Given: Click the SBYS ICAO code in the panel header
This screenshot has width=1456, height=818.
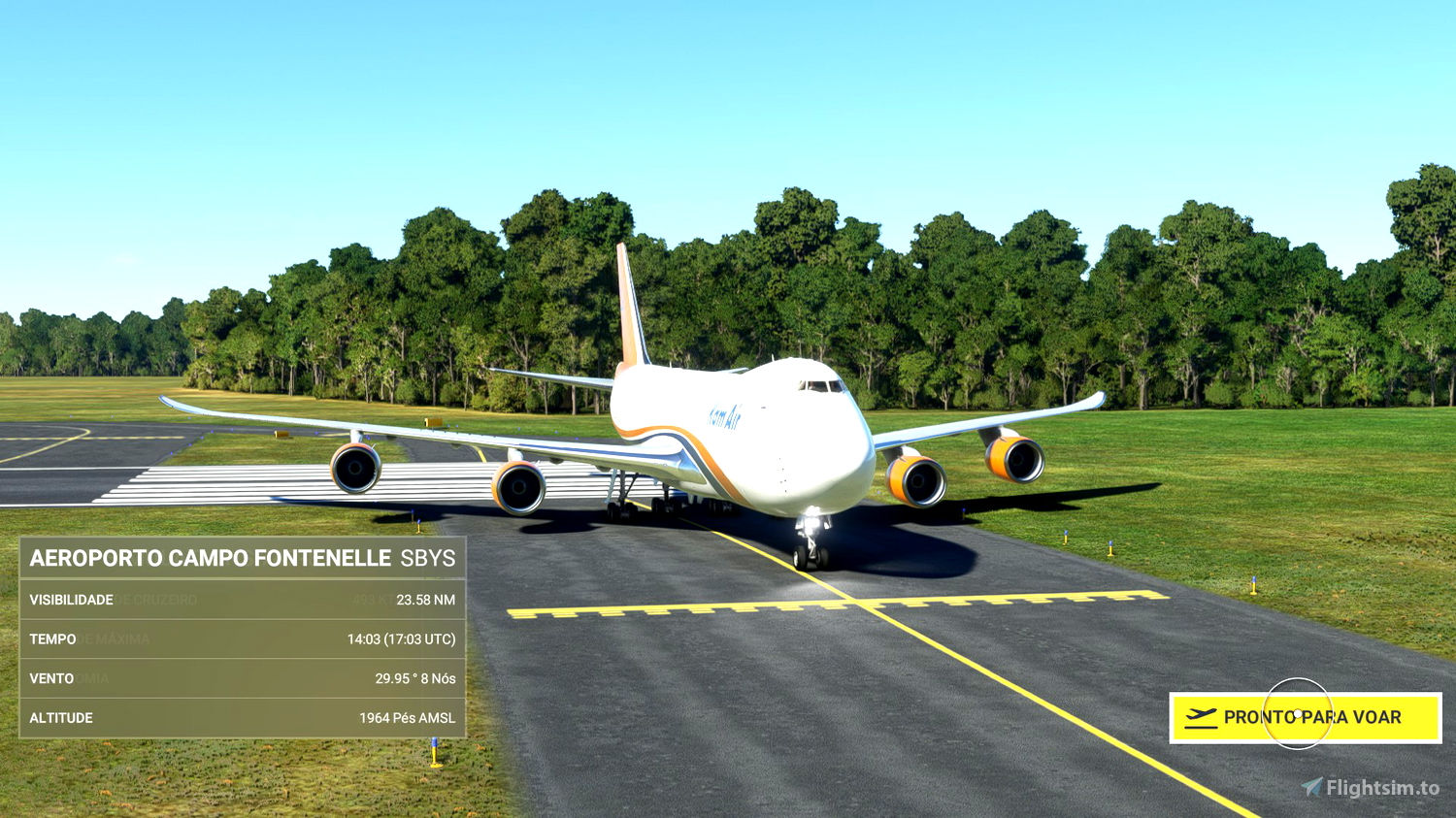Looking at the screenshot, I should click(427, 559).
